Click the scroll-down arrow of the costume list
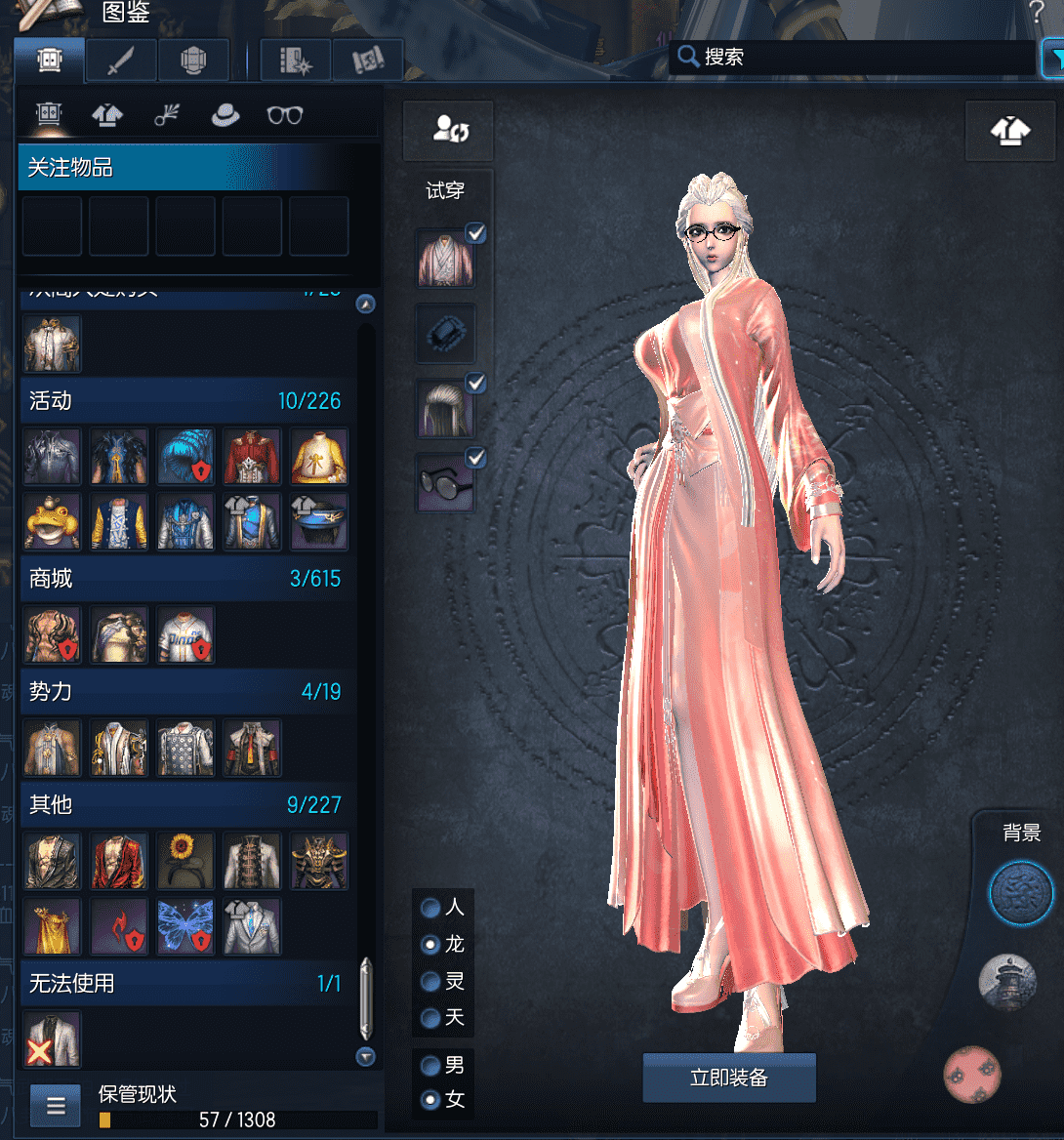 (x=366, y=1056)
